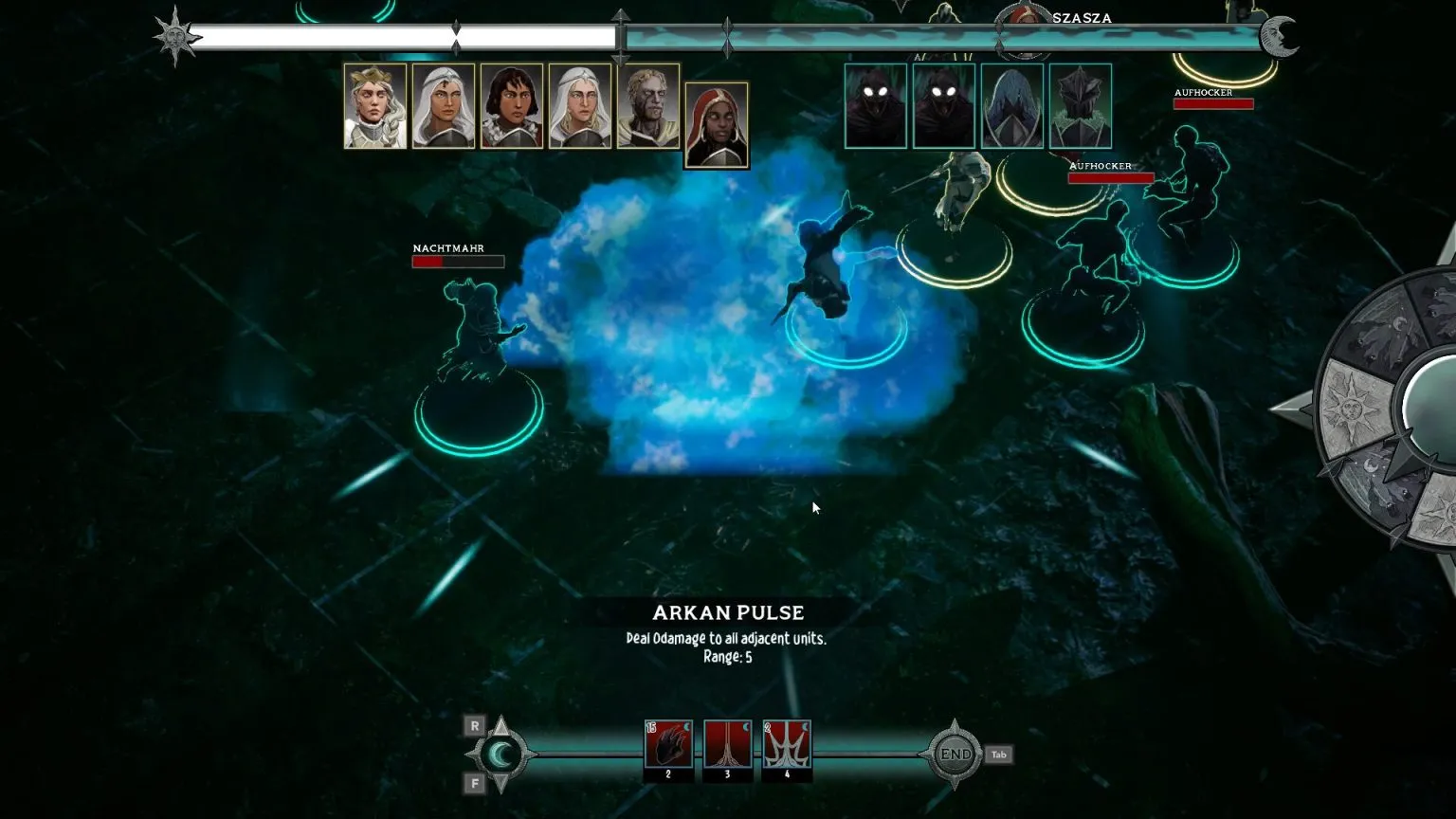Click the crescent moon compass emblem near the R key
Viewport: 1456px width, 819px height.
click(x=500, y=755)
